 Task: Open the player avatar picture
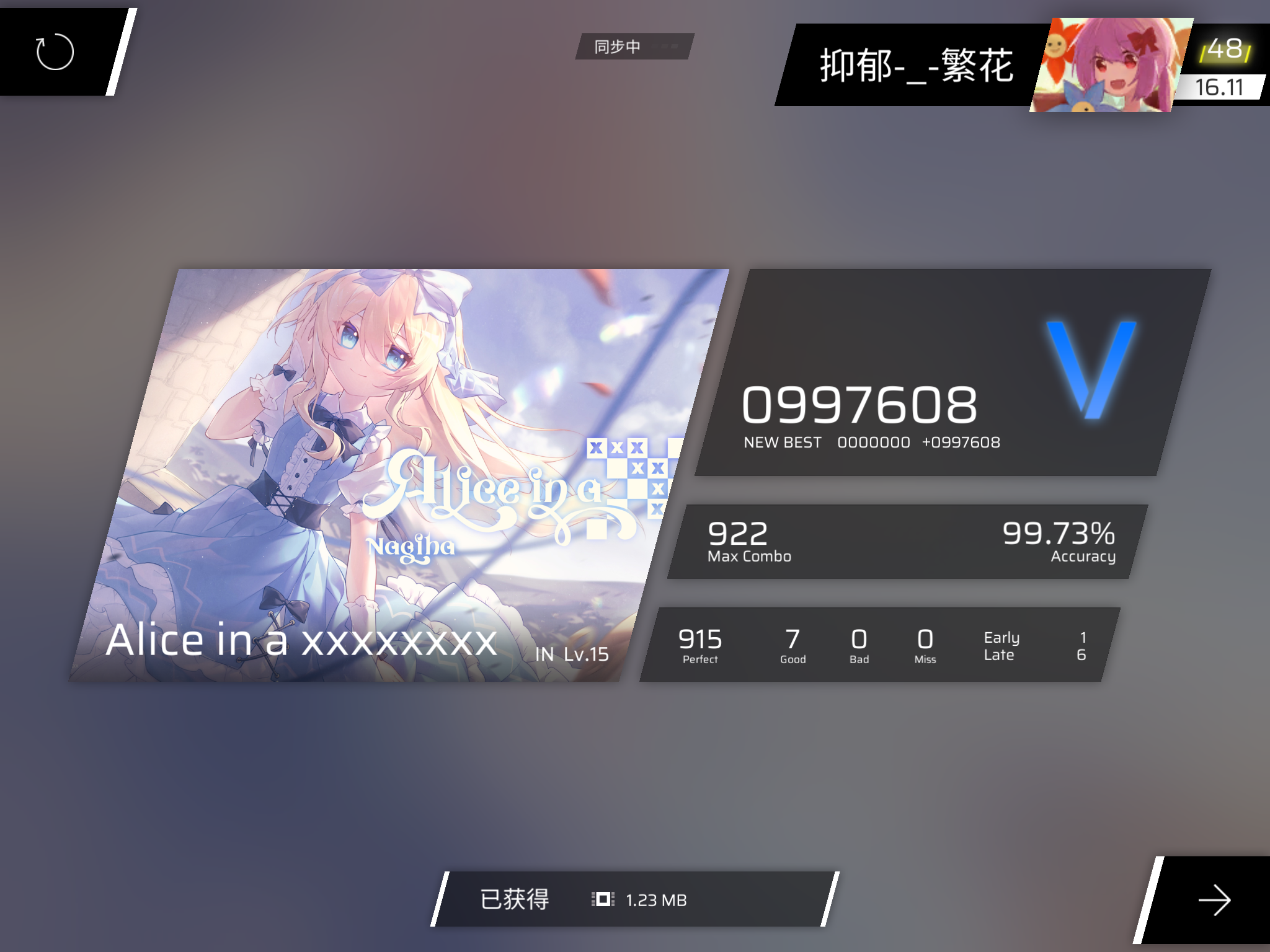[x=1113, y=62]
